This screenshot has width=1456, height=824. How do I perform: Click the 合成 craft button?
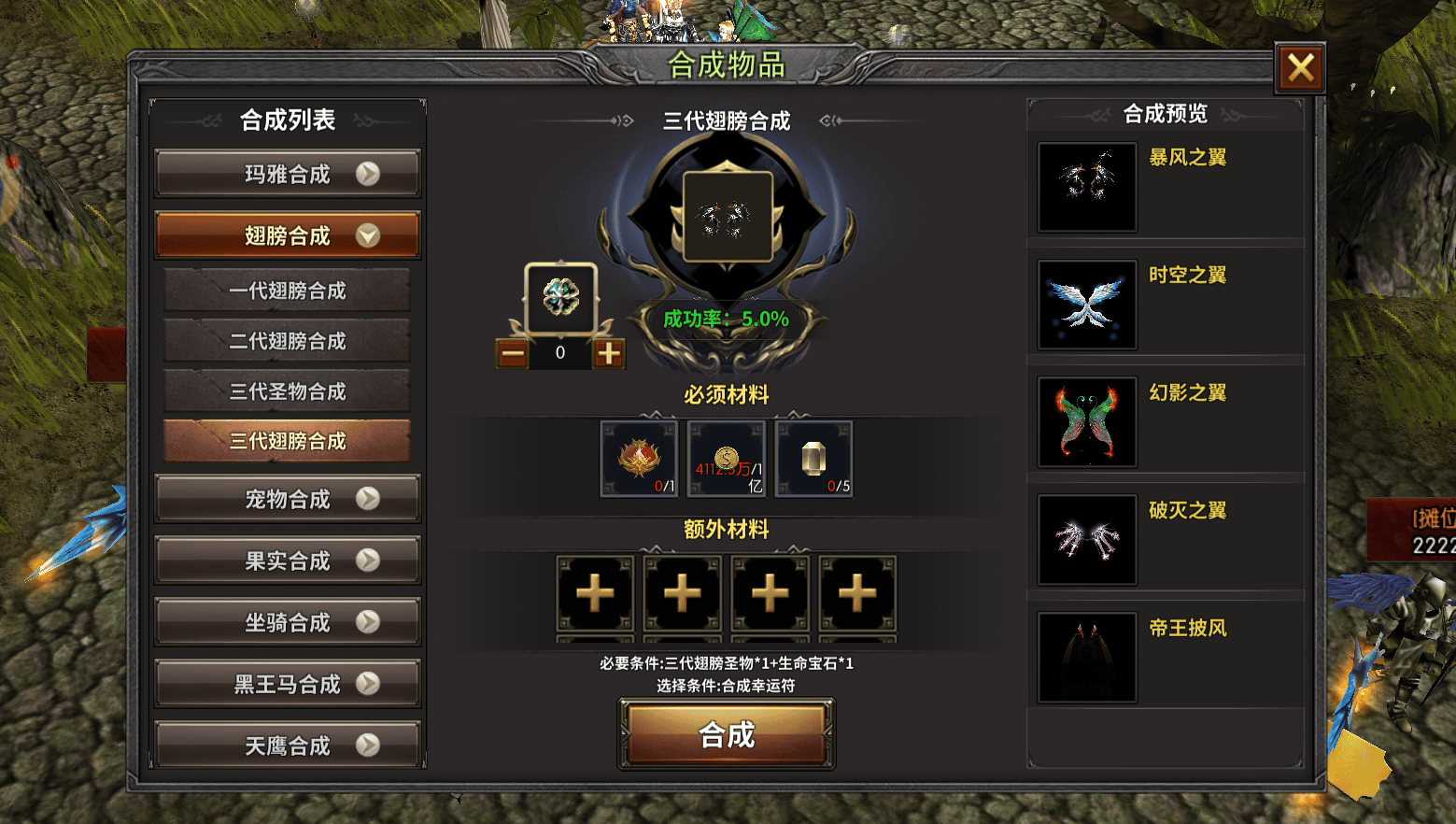pos(727,735)
